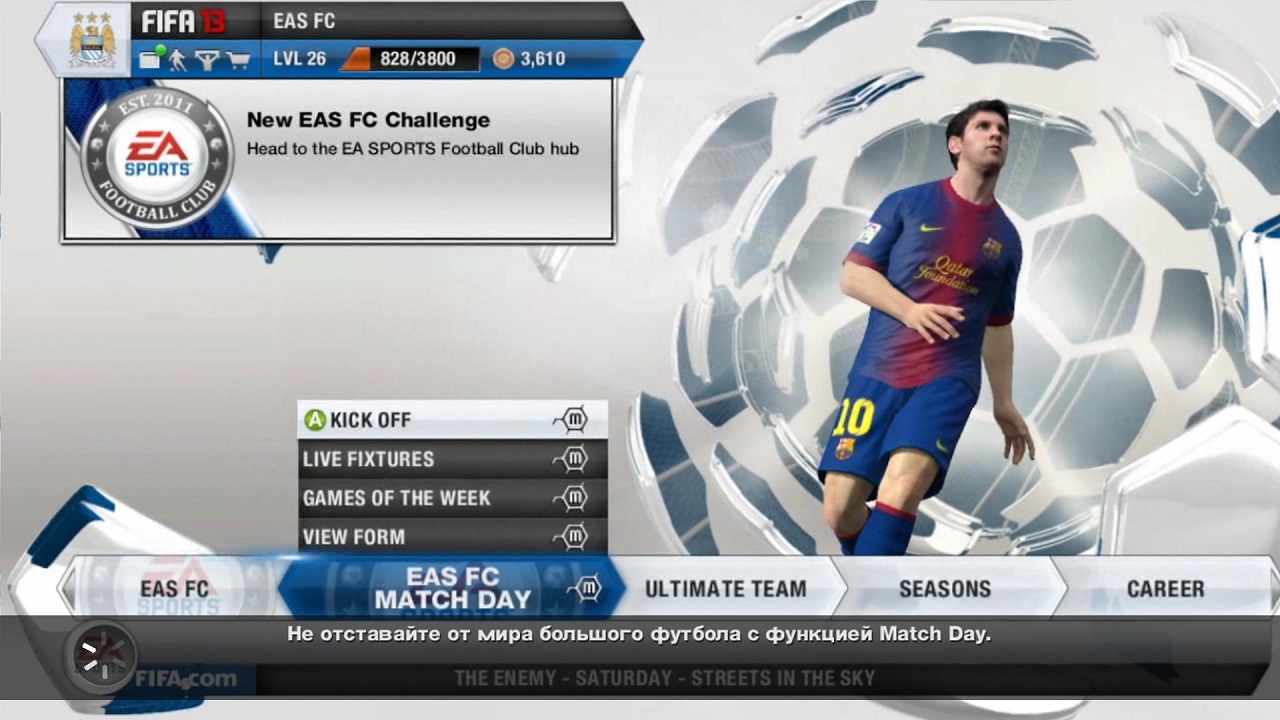Switch to the EAS FC tab
The width and height of the screenshot is (1280, 720).
click(175, 589)
